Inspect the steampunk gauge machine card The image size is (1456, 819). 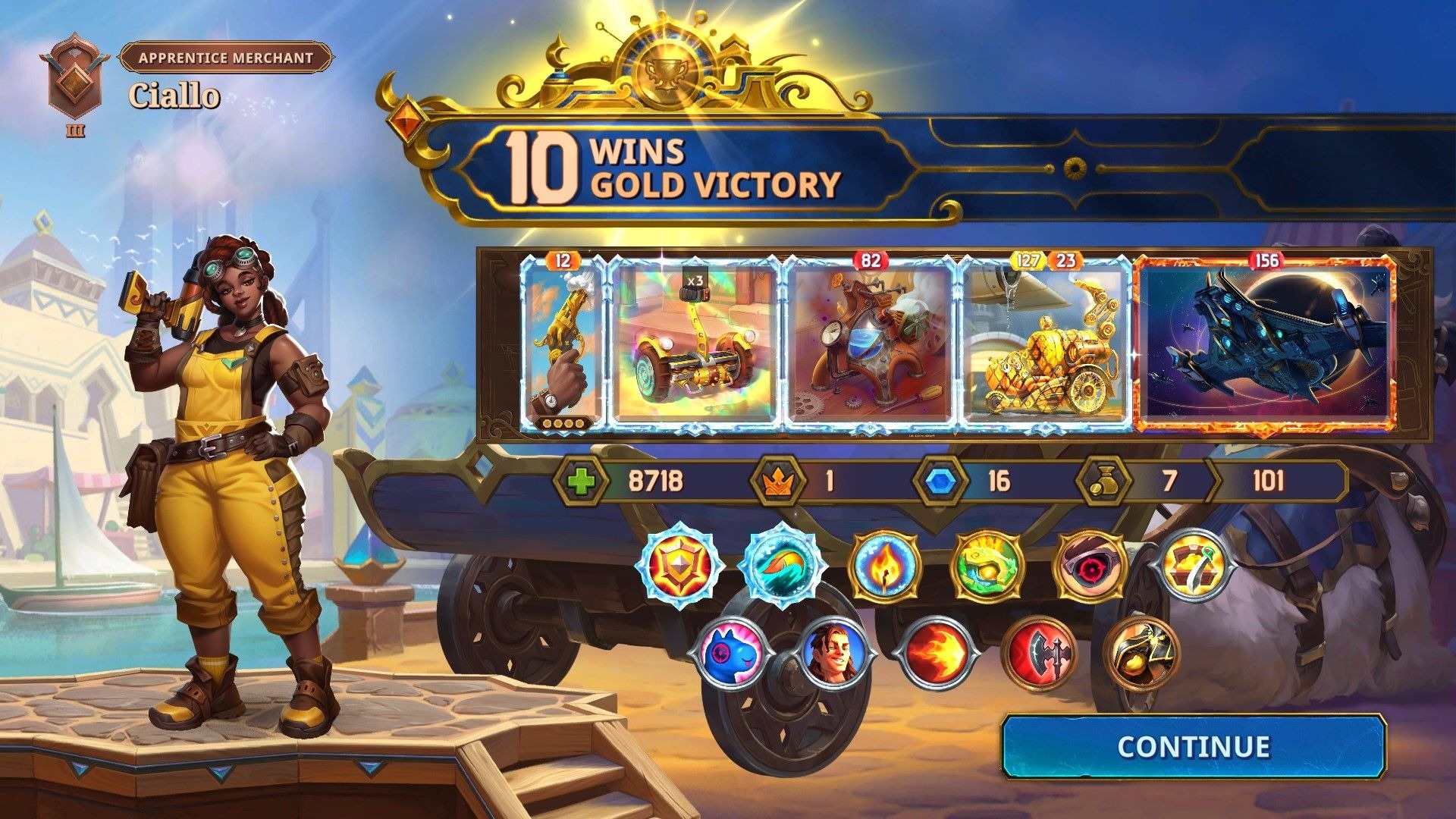[870, 345]
